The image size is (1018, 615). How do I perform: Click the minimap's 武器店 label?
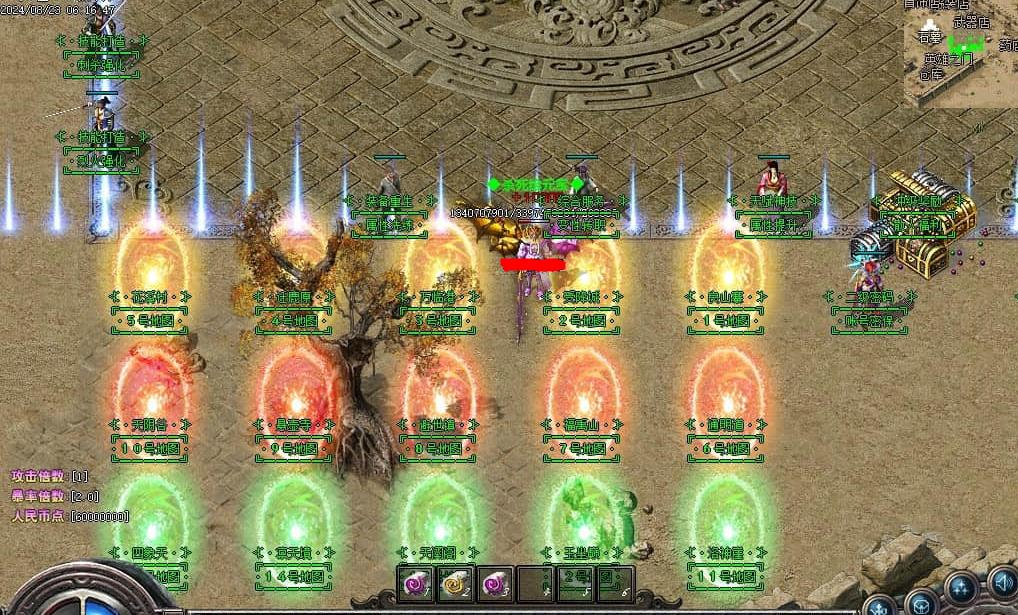[x=969, y=21]
